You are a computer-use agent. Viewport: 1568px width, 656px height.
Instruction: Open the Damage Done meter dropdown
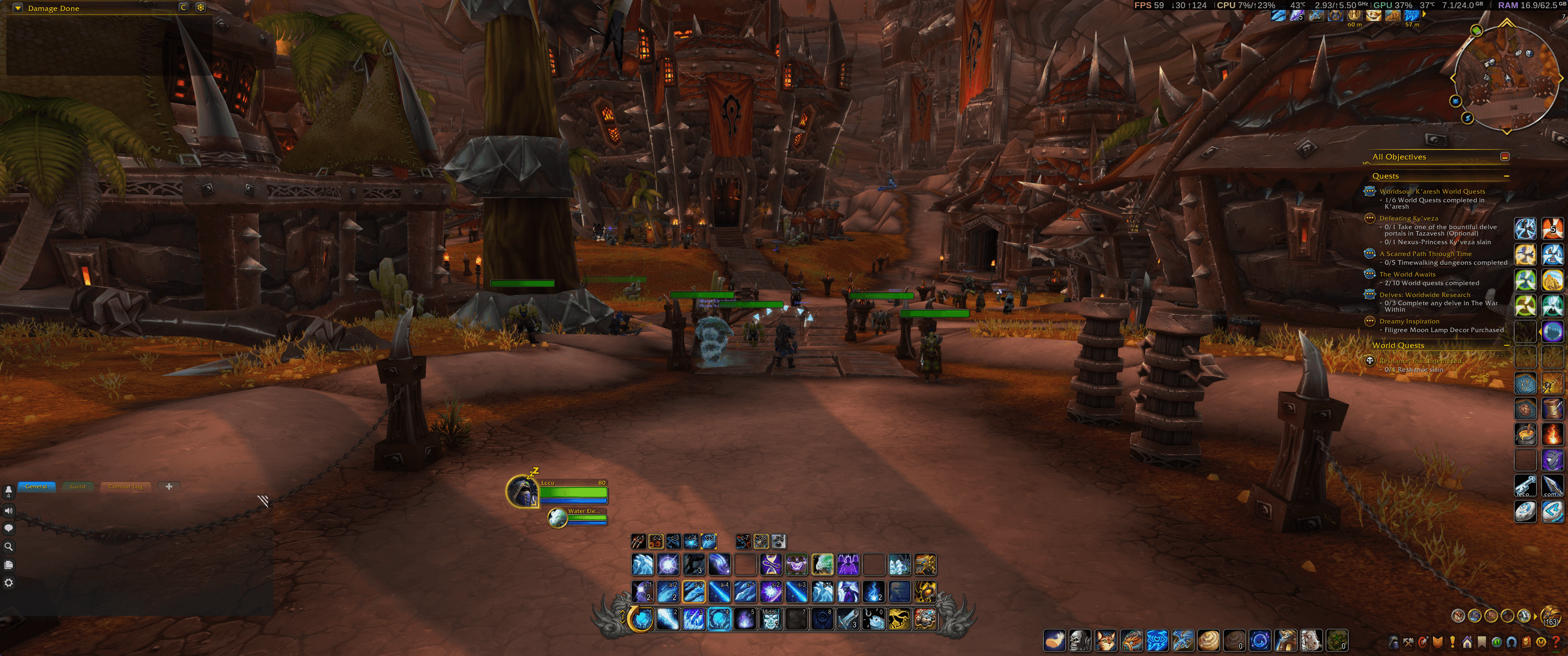[x=18, y=8]
